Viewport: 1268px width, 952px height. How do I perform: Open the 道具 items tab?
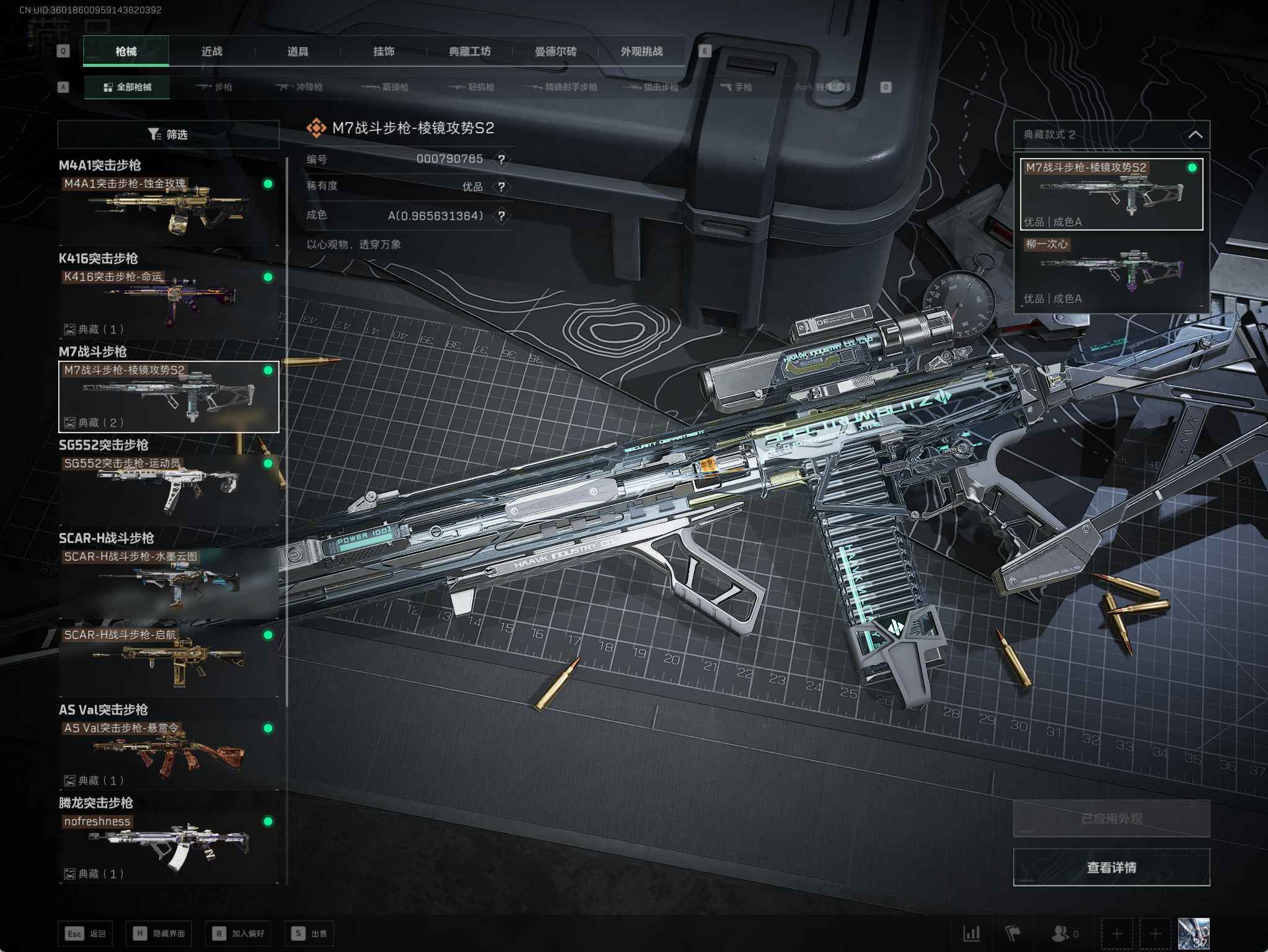(x=297, y=51)
